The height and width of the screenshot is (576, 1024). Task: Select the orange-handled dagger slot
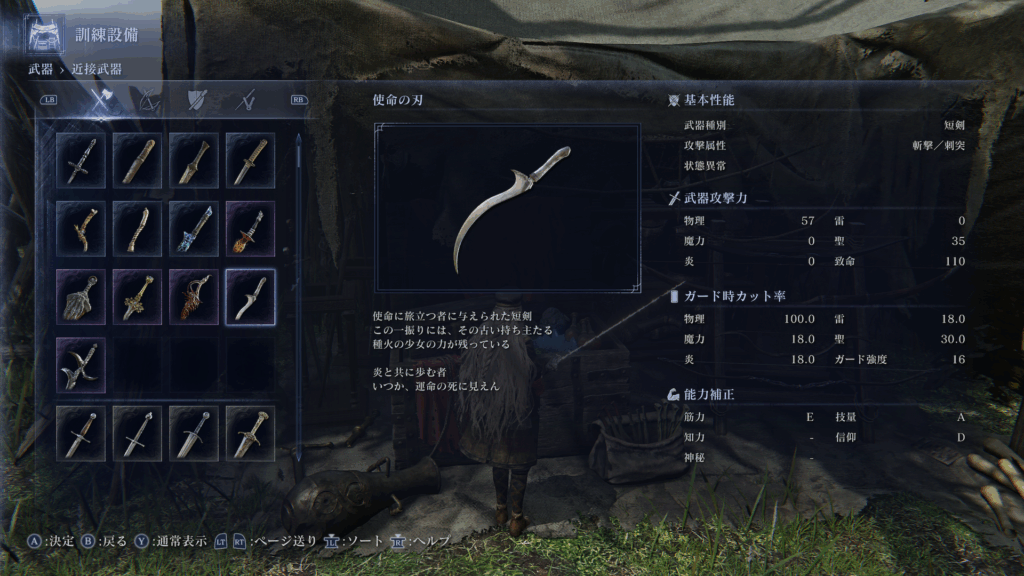click(250, 228)
